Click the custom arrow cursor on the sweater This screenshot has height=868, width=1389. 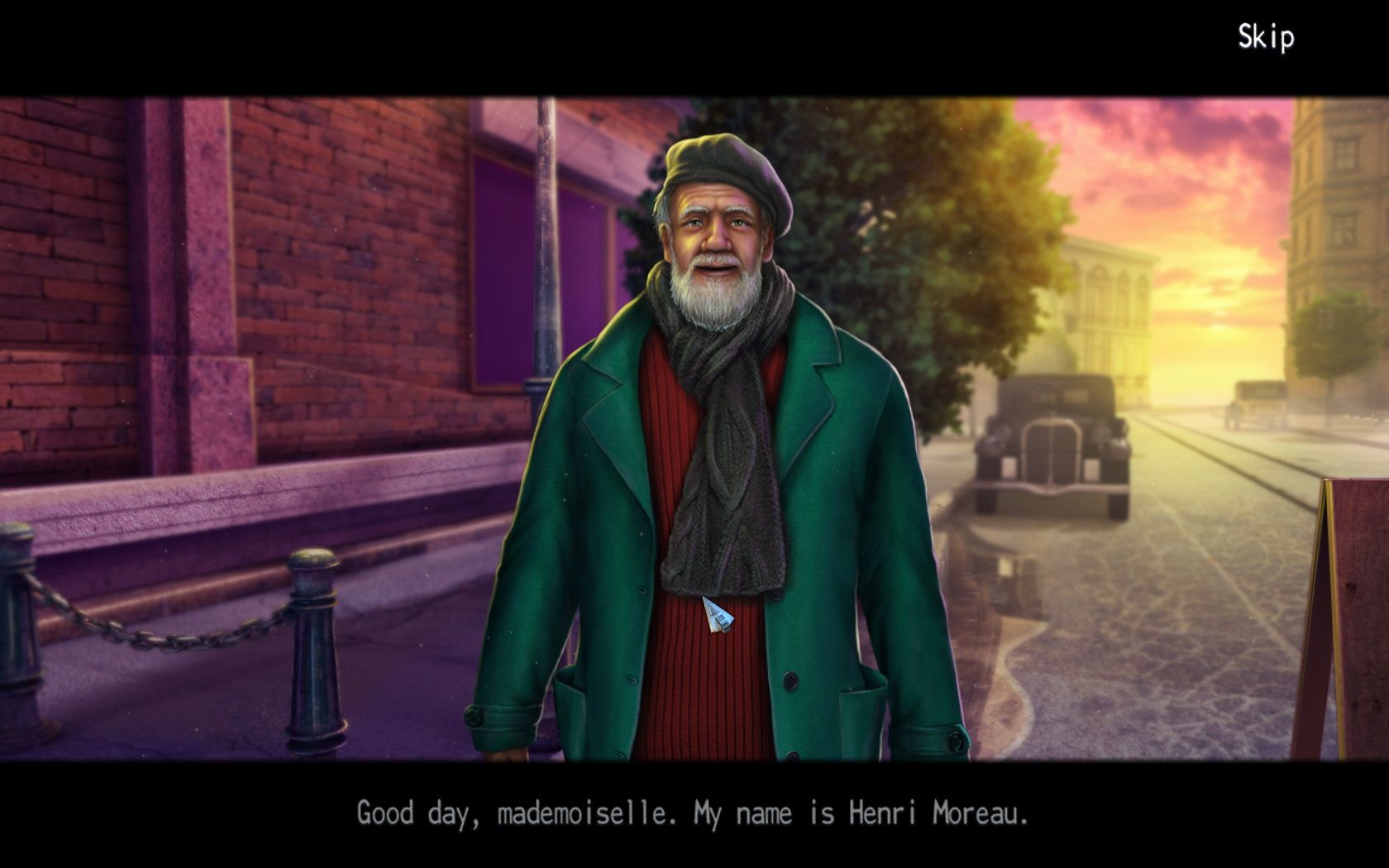pos(716,616)
